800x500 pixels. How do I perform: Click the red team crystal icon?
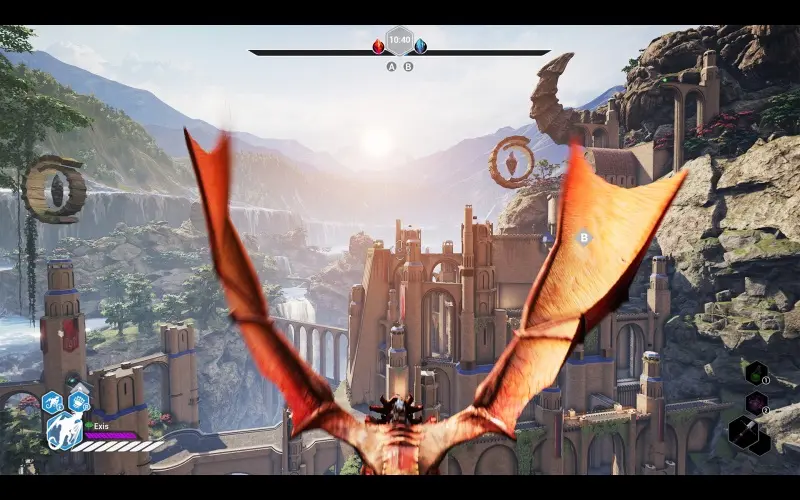[x=379, y=46]
